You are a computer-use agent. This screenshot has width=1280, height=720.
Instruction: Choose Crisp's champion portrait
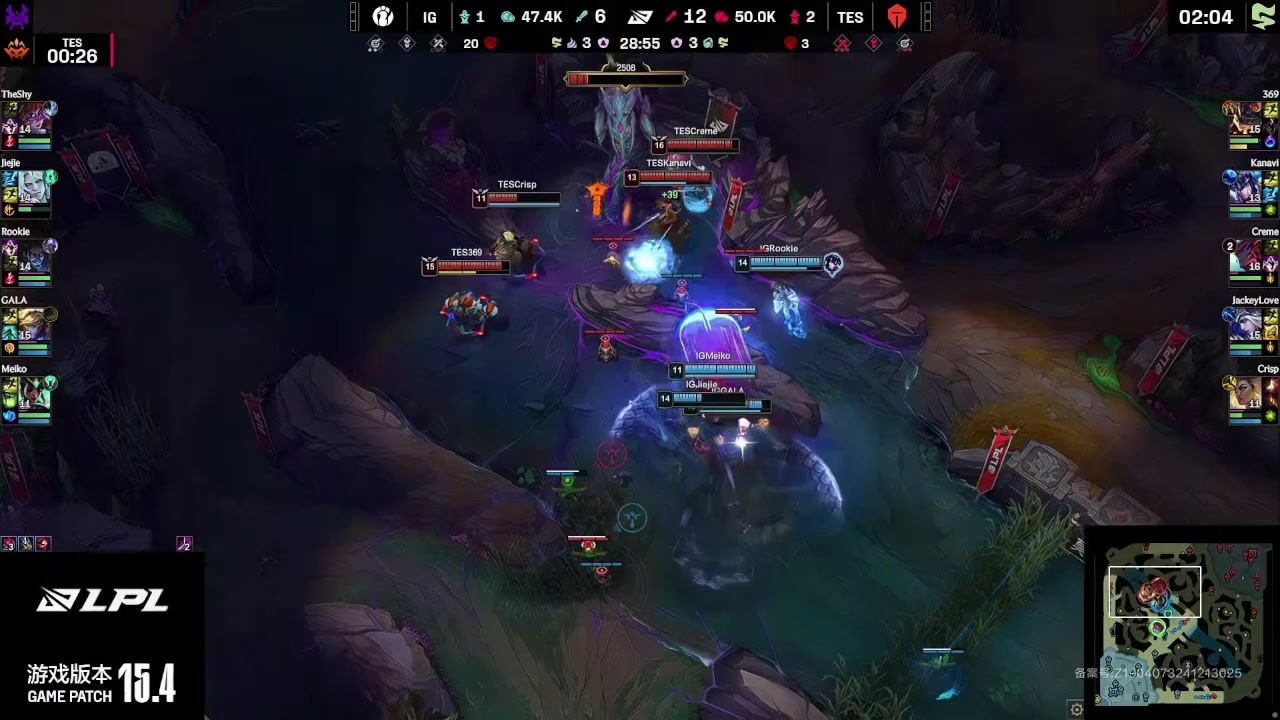pyautogui.click(x=1246, y=394)
